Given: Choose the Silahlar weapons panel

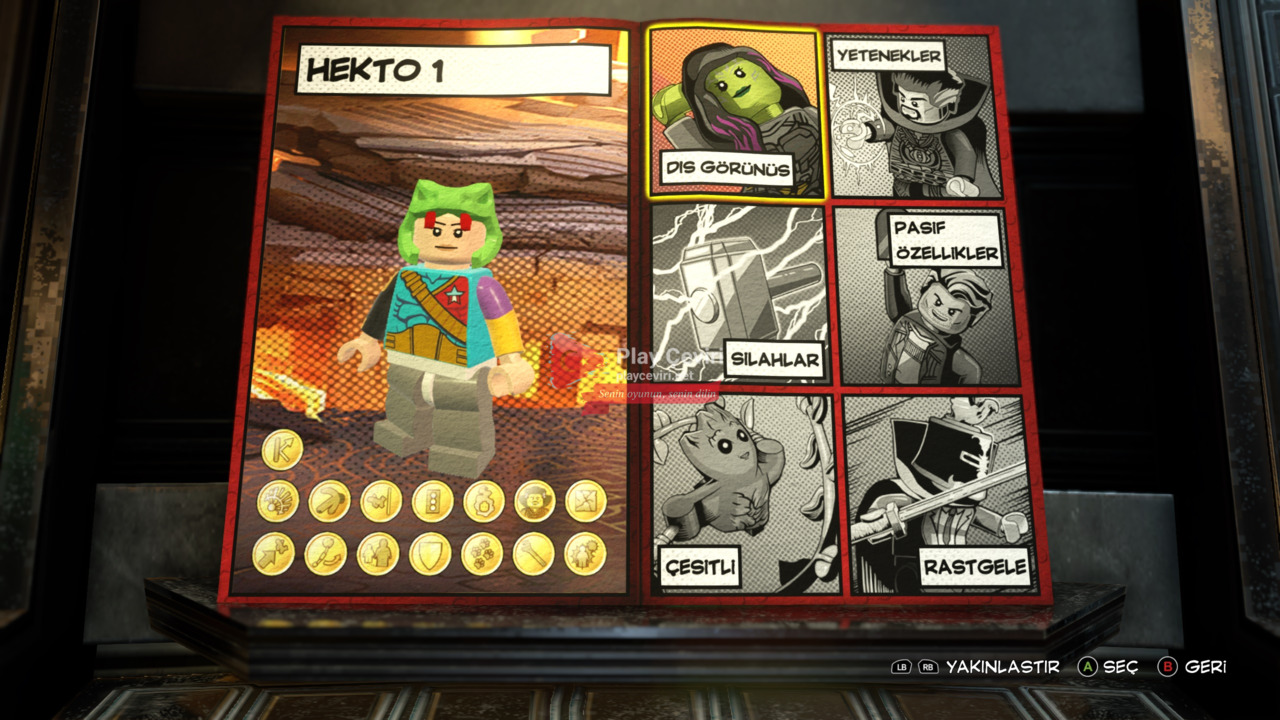Looking at the screenshot, I should click(x=740, y=294).
